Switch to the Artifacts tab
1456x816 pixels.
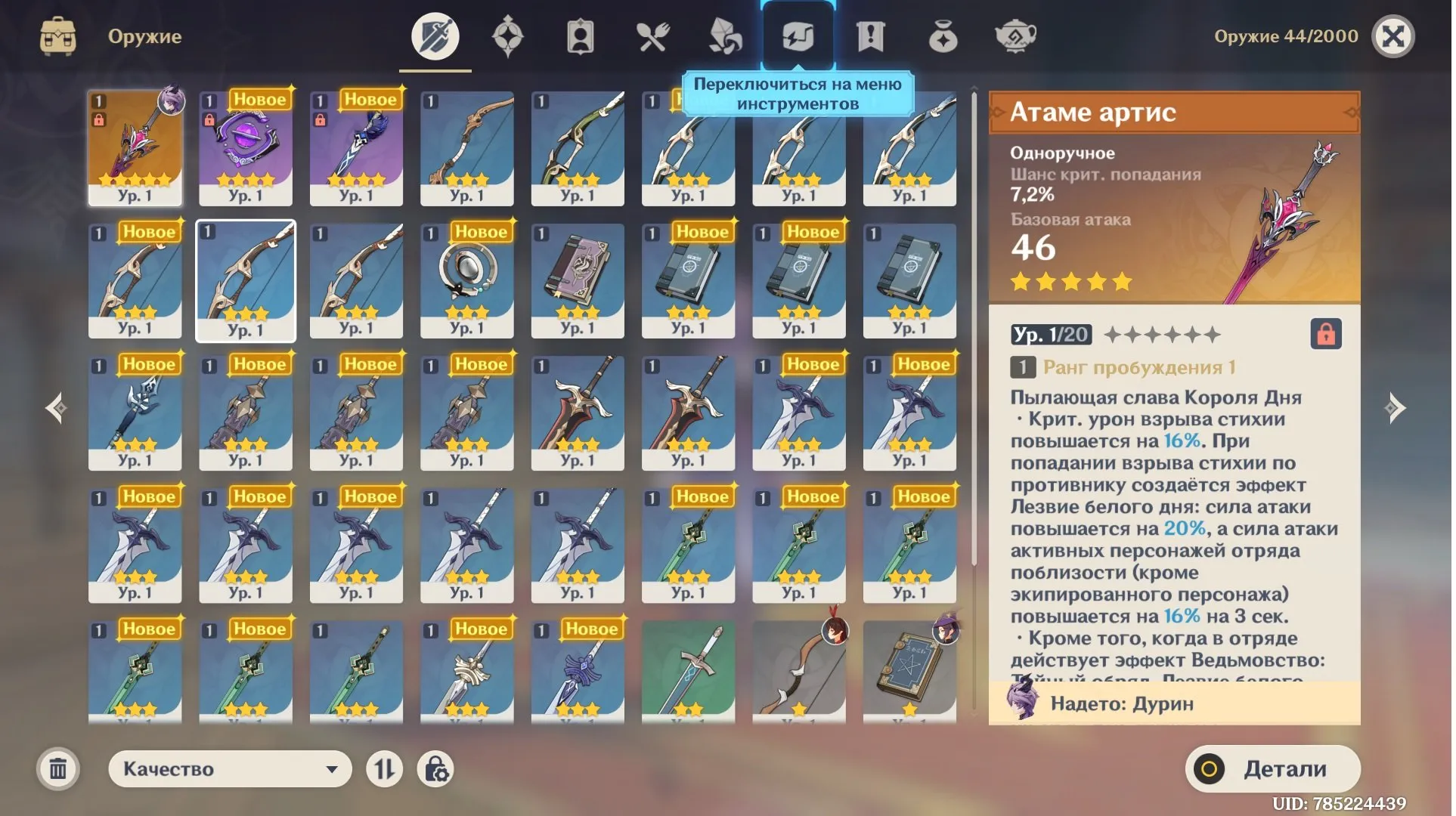click(x=508, y=36)
